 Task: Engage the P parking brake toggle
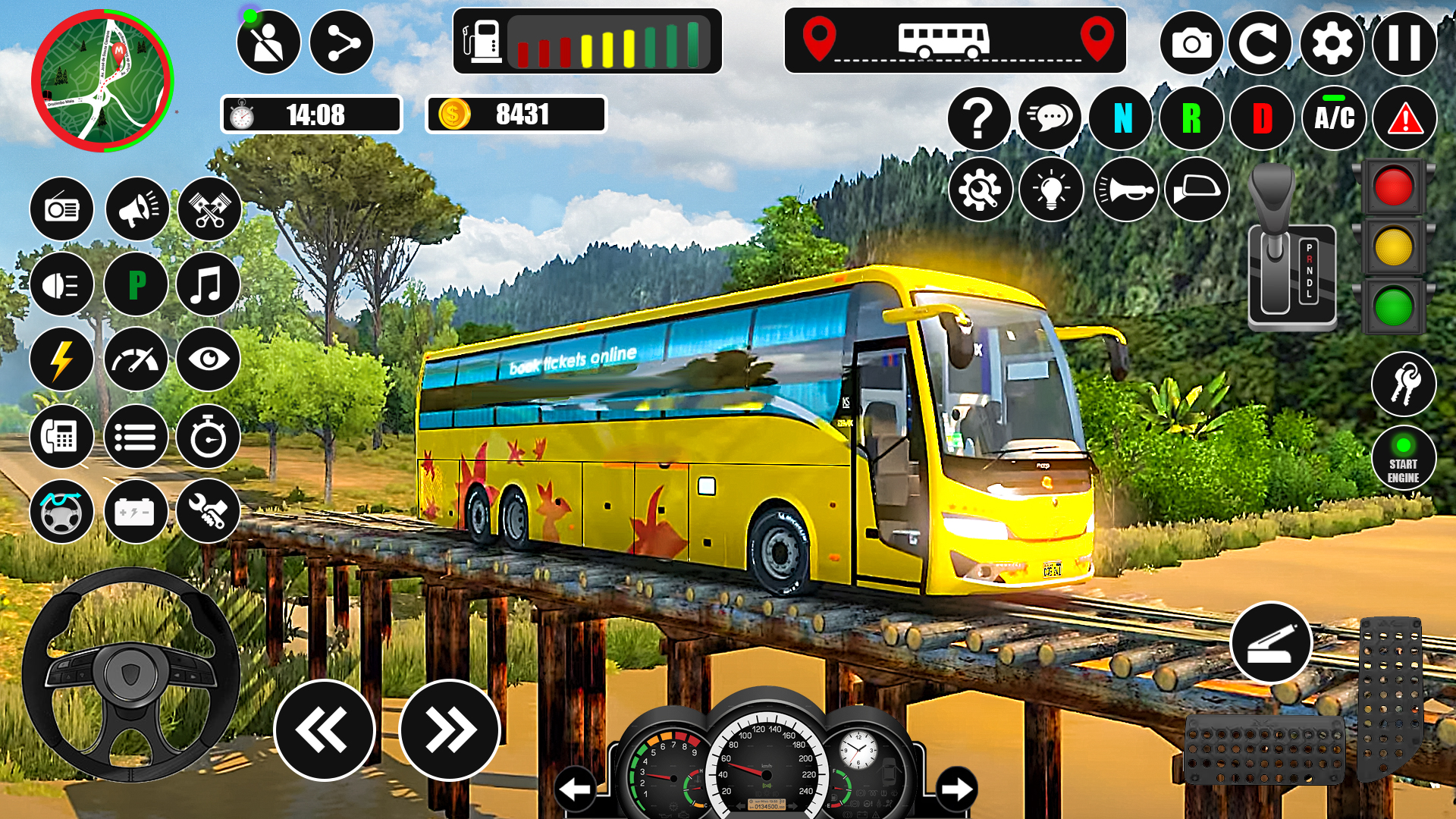[136, 284]
